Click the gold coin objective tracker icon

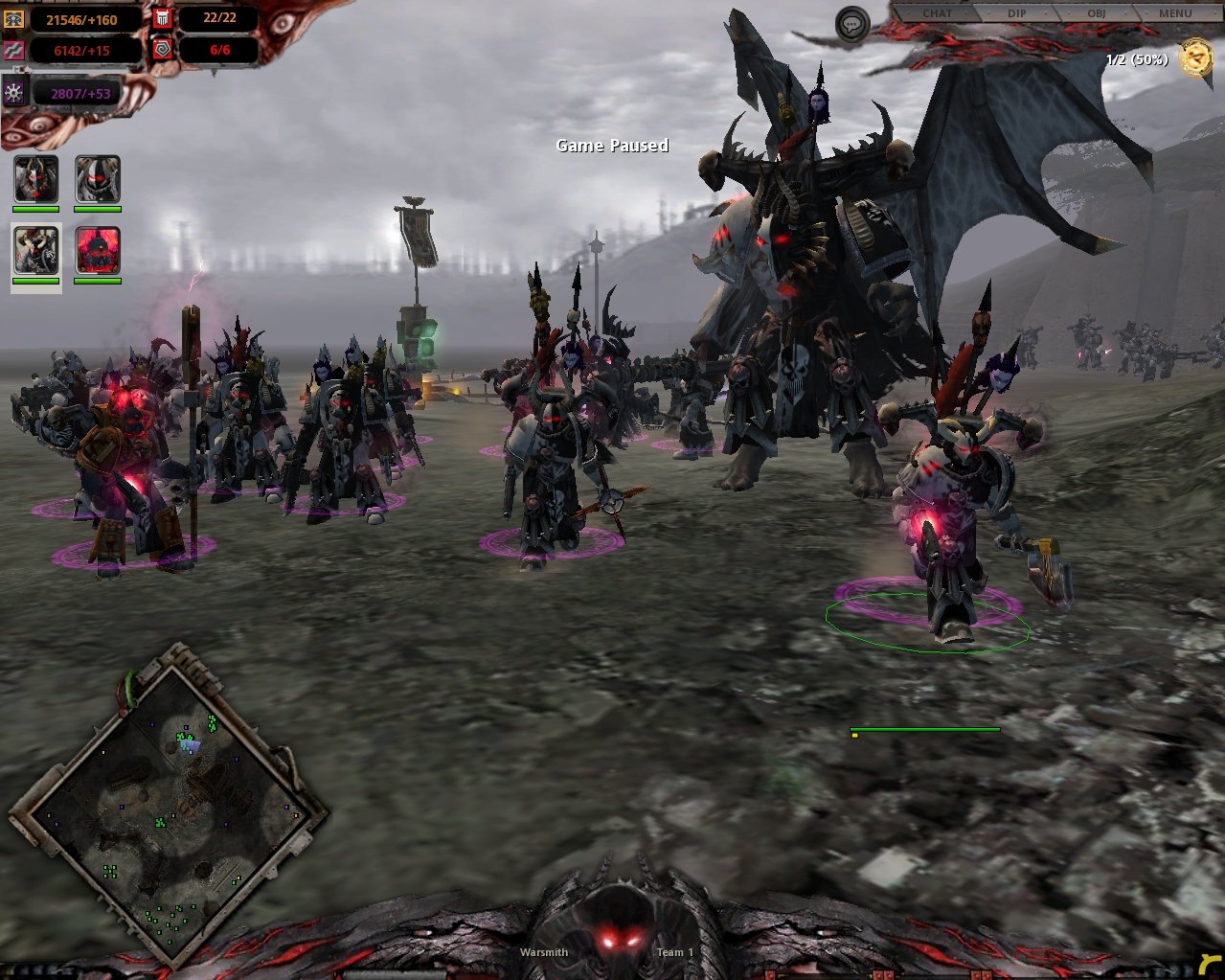point(1195,57)
